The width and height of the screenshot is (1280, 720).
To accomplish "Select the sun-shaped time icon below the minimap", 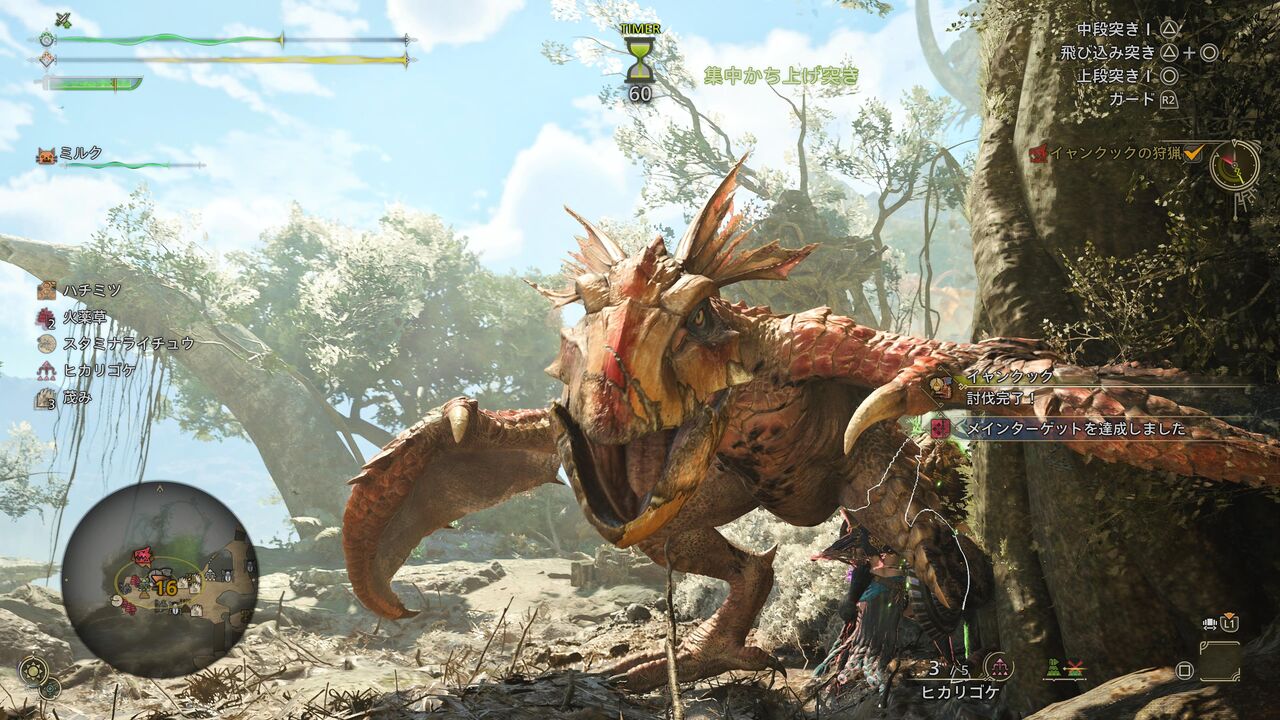I will click(33, 668).
